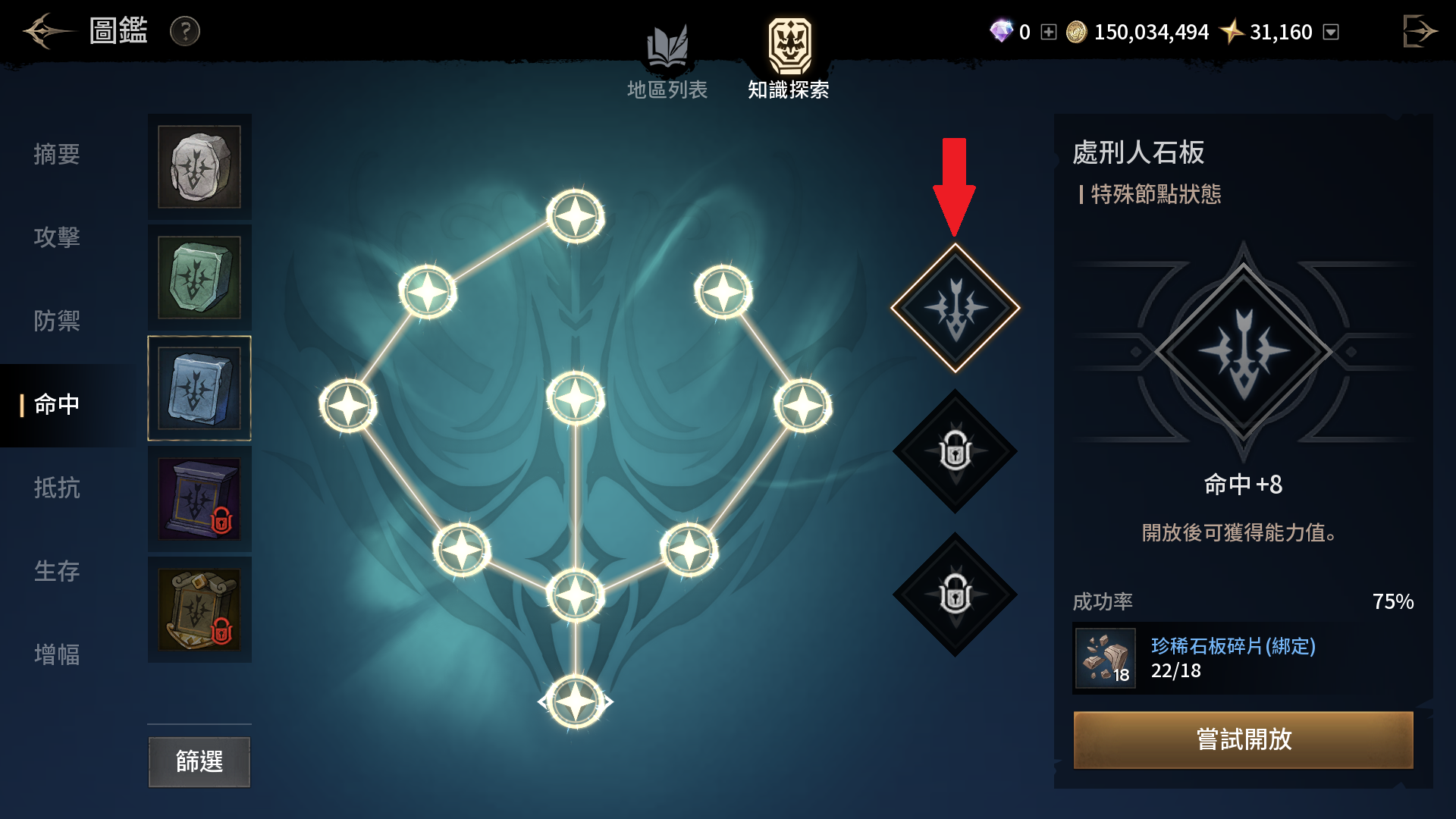Select the 攻擊 category

(57, 237)
